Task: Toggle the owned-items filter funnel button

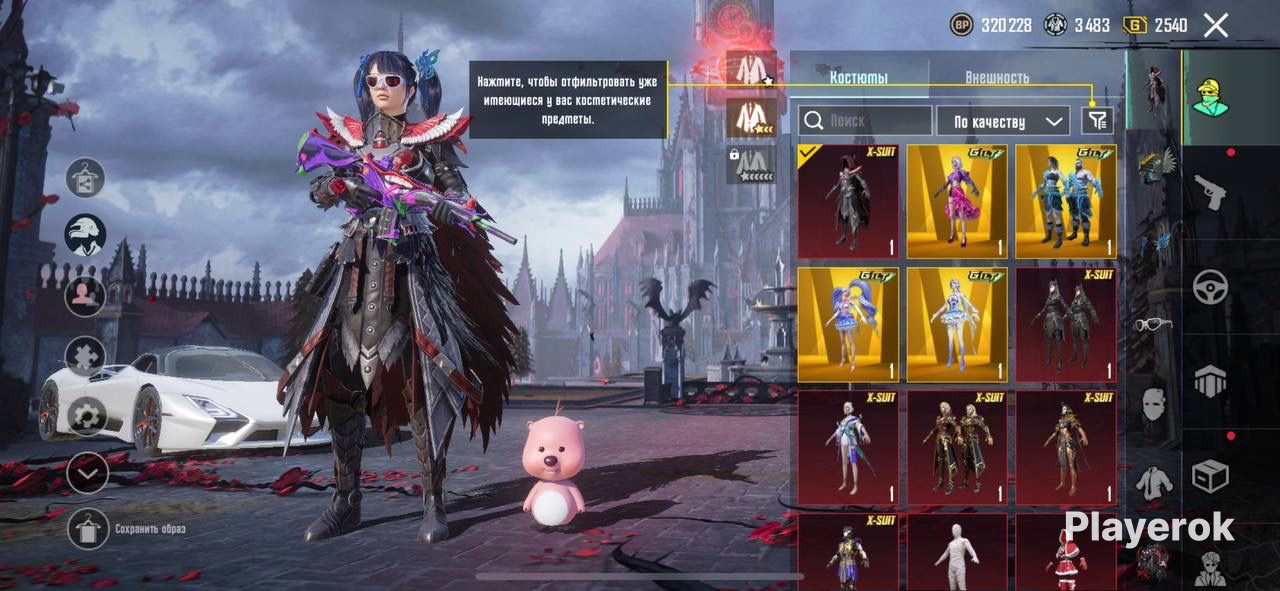Action: [1097, 121]
